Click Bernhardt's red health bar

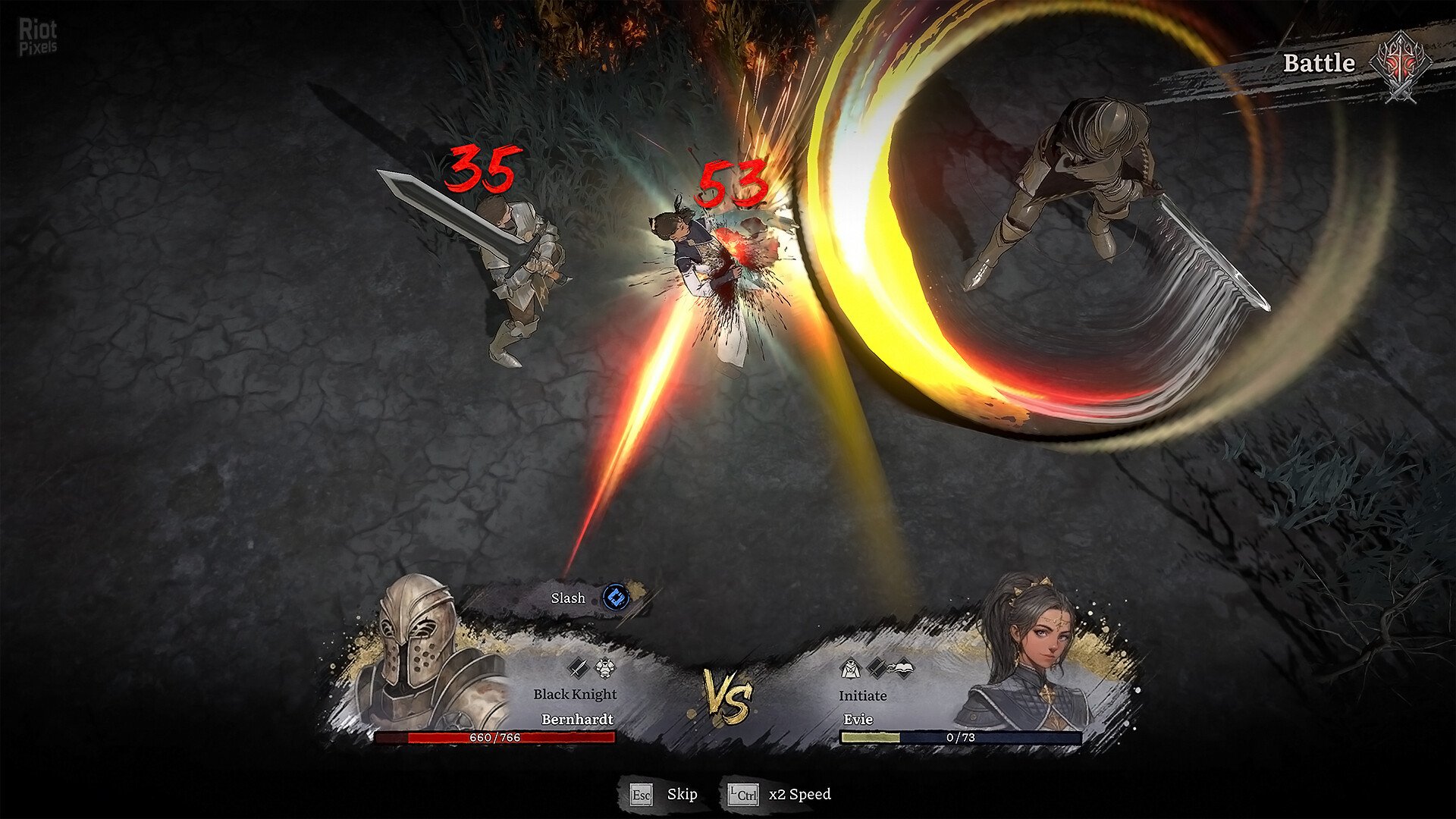[497, 736]
